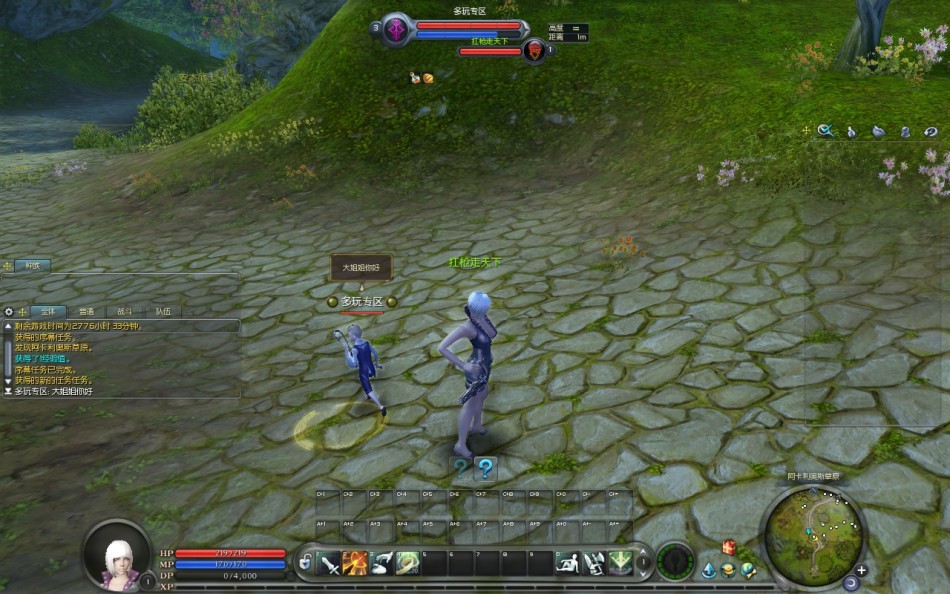Use the fiery orange skill icon
Viewport: 950px width, 594px height.
355,564
